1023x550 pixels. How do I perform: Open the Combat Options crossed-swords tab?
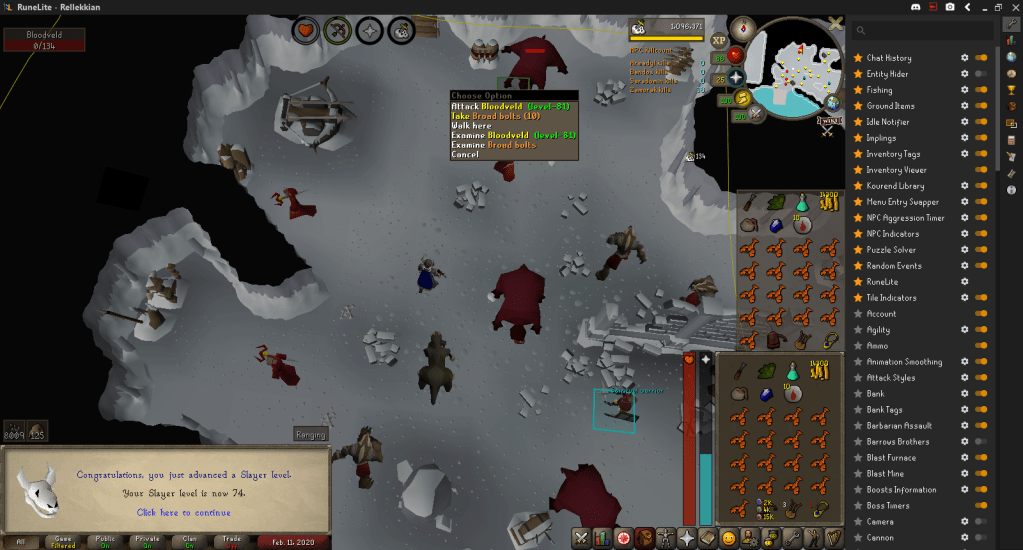[580, 538]
